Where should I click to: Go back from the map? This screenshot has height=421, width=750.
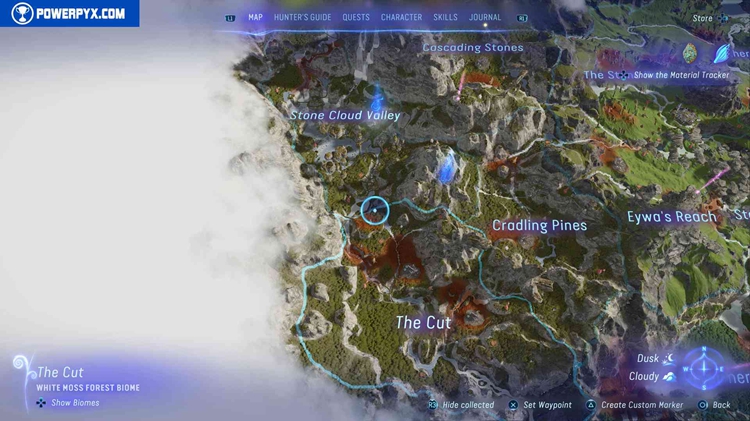[720, 405]
